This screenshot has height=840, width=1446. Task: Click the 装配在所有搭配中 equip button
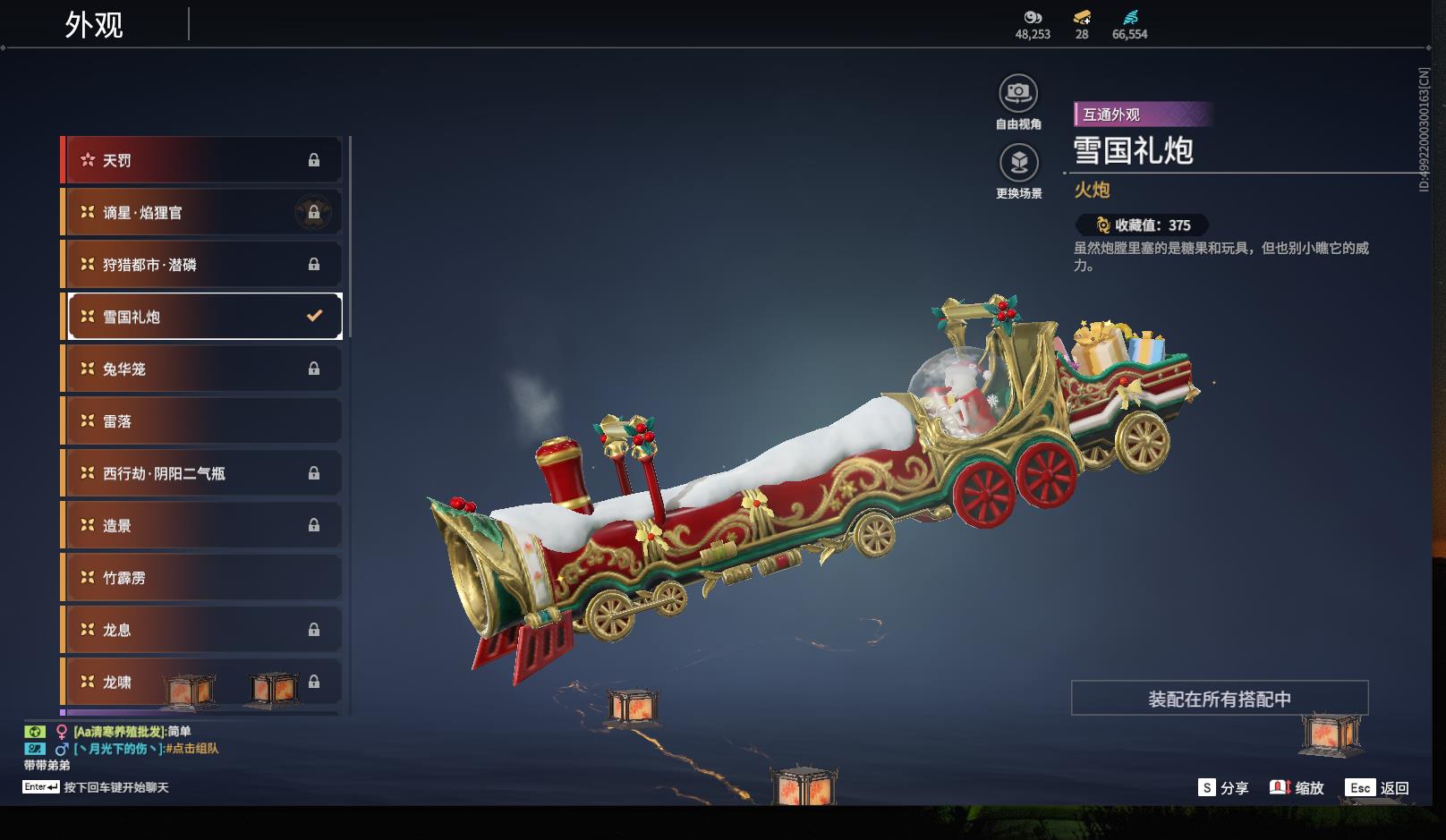point(1219,699)
